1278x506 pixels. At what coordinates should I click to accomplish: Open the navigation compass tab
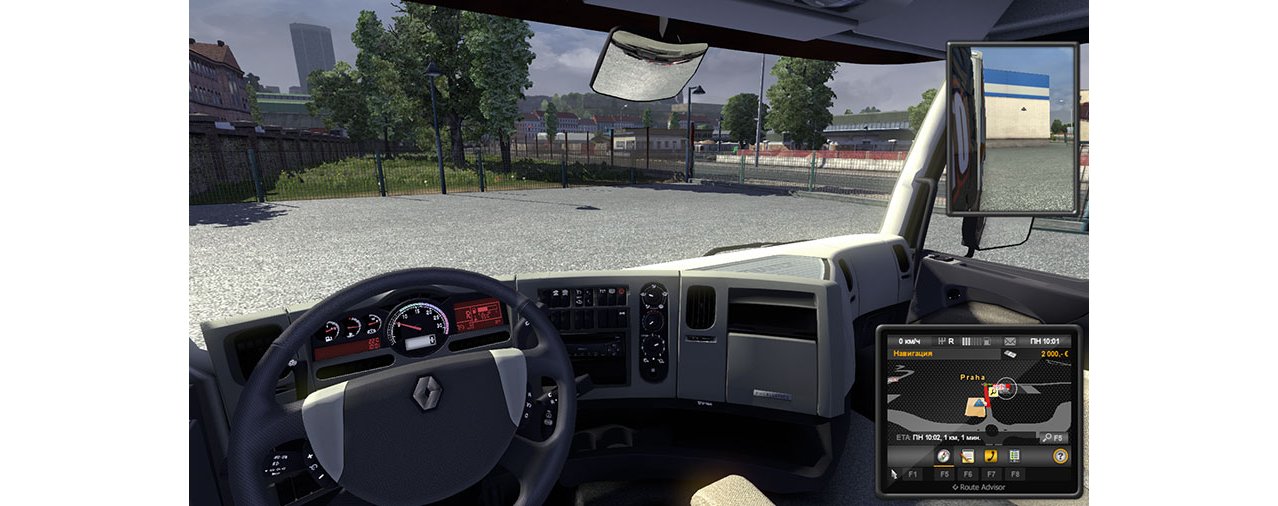tap(943, 456)
